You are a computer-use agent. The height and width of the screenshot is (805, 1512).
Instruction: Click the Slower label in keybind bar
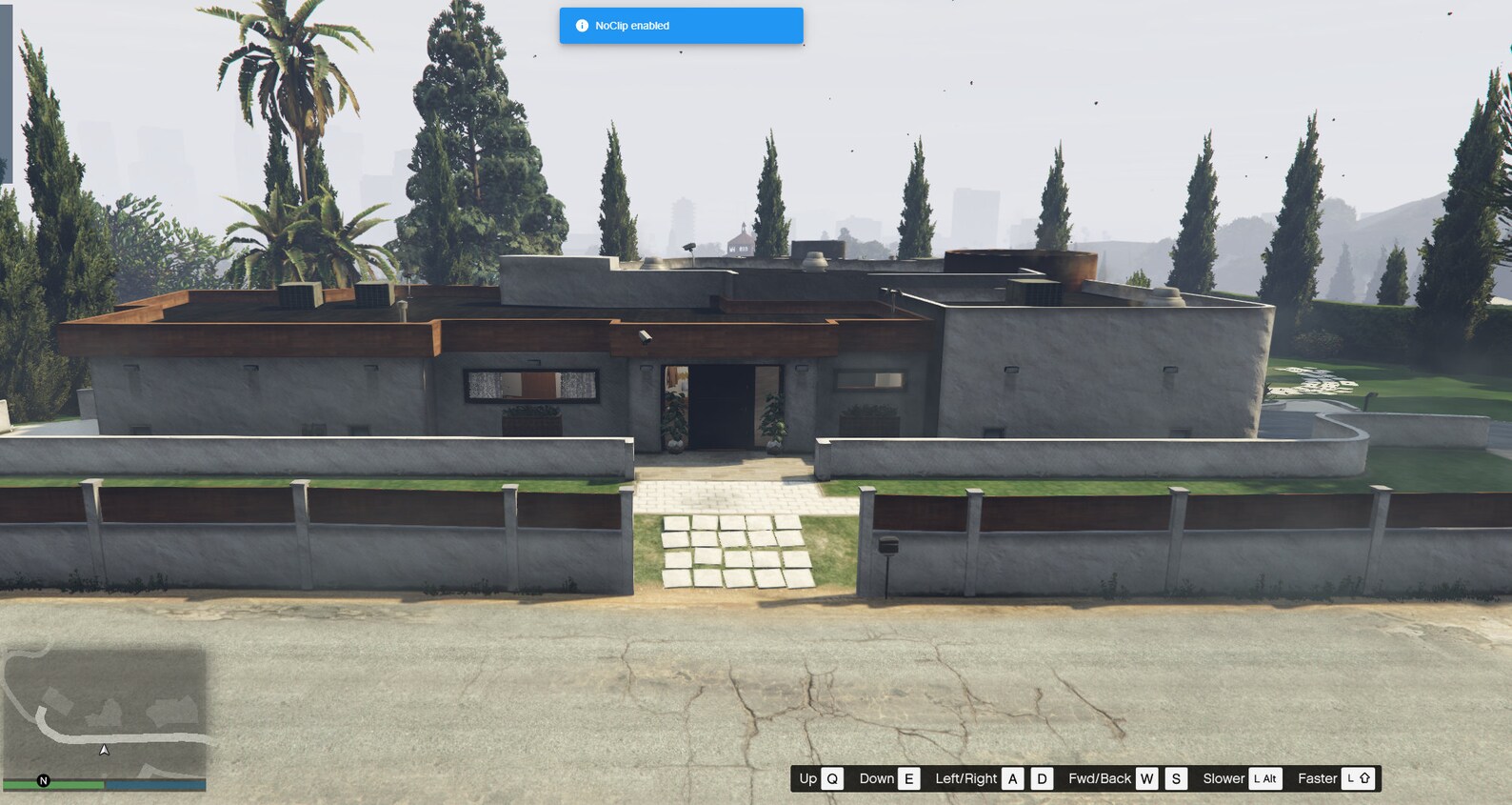(1224, 778)
